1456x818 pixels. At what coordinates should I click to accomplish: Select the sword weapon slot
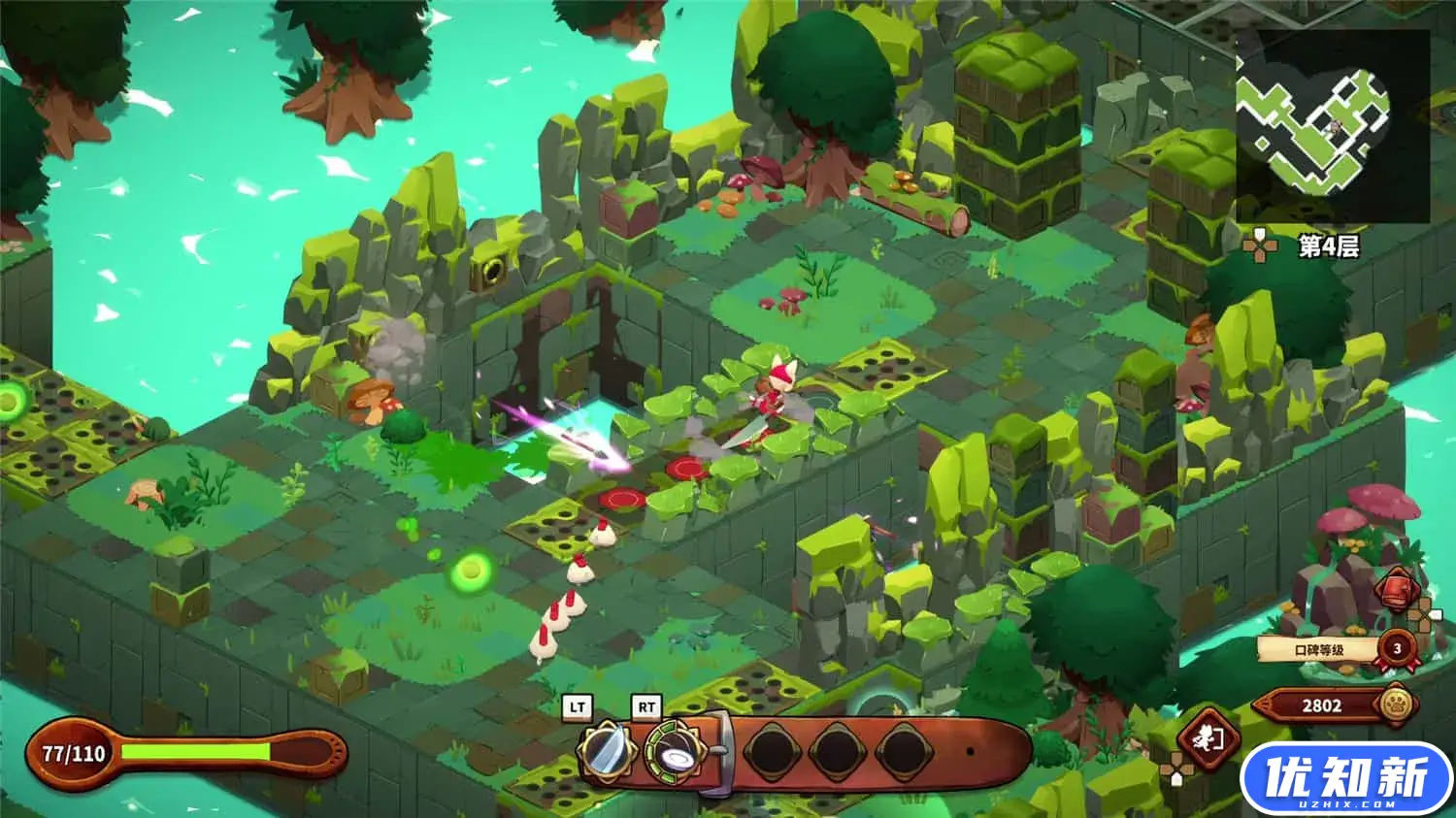click(607, 752)
